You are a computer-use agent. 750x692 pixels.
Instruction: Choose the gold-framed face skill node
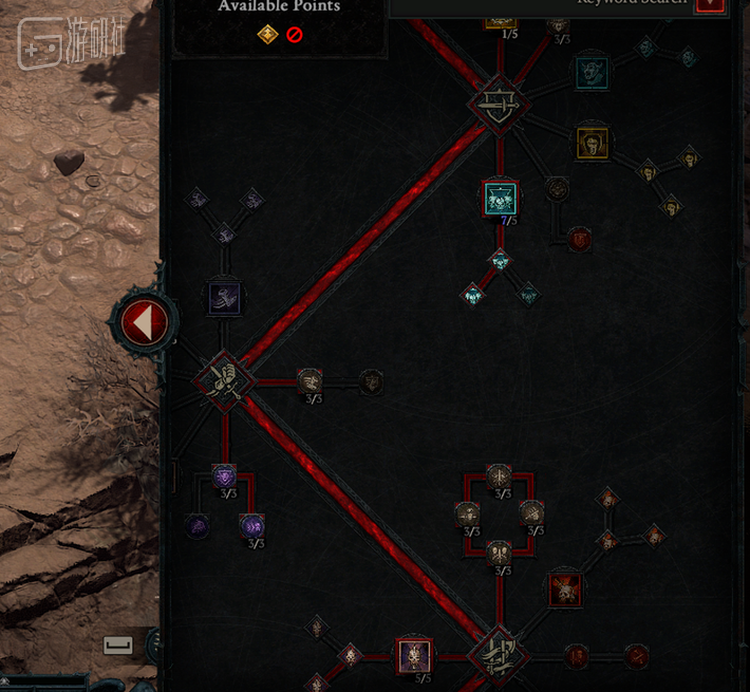pyautogui.click(x=593, y=142)
